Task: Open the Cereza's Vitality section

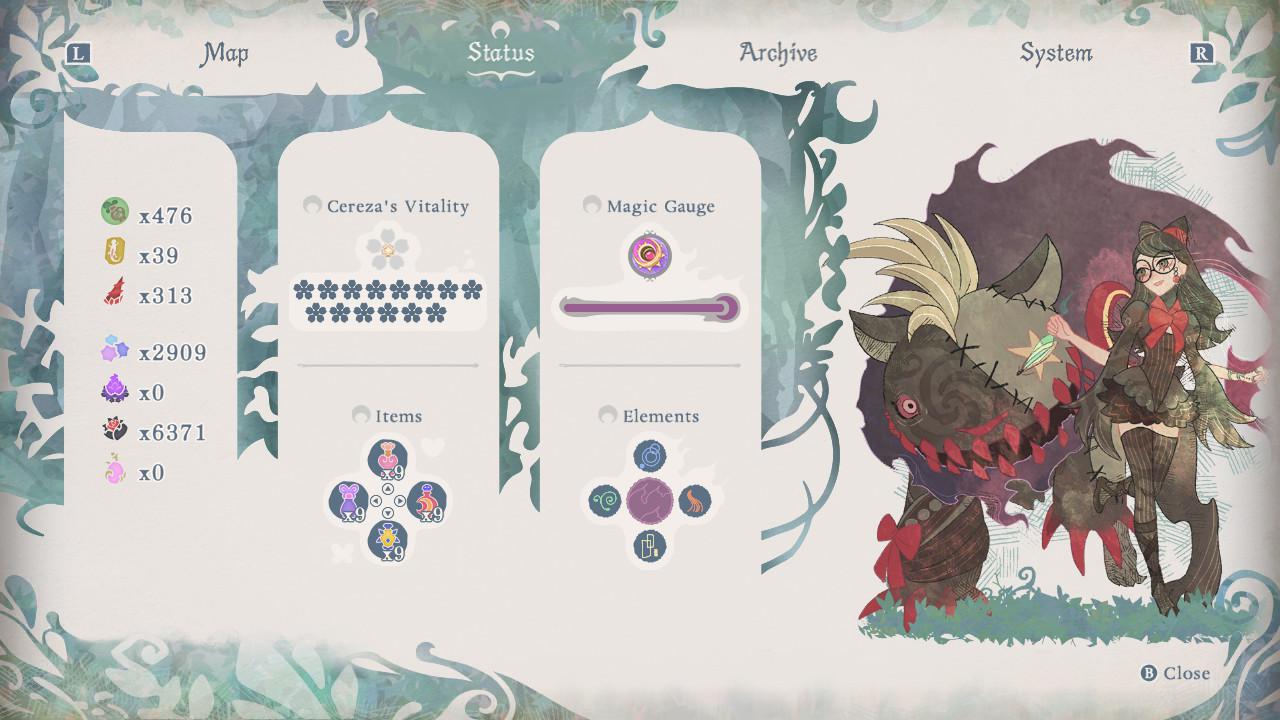Action: pos(386,206)
